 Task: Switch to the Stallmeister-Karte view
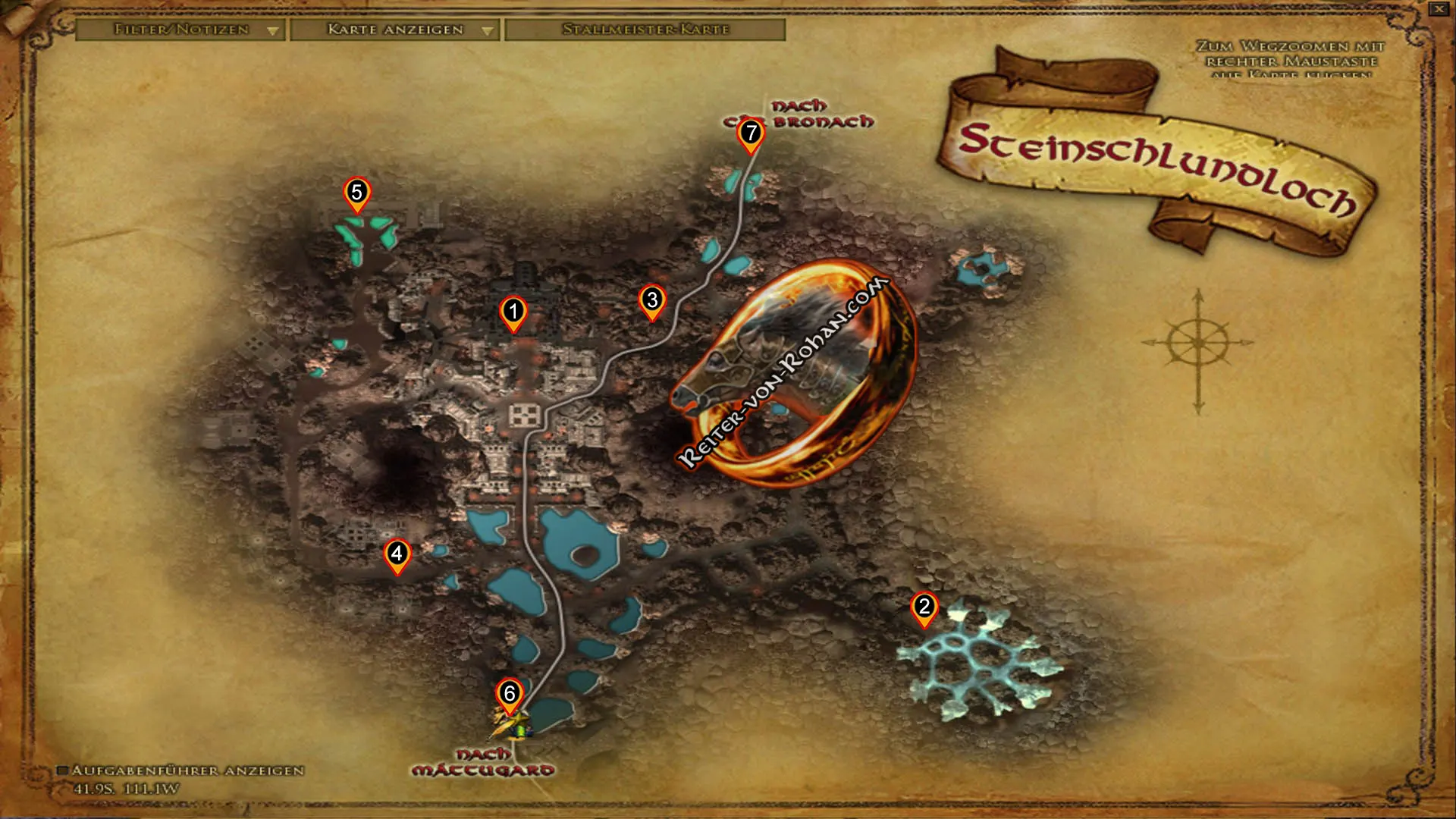(646, 32)
